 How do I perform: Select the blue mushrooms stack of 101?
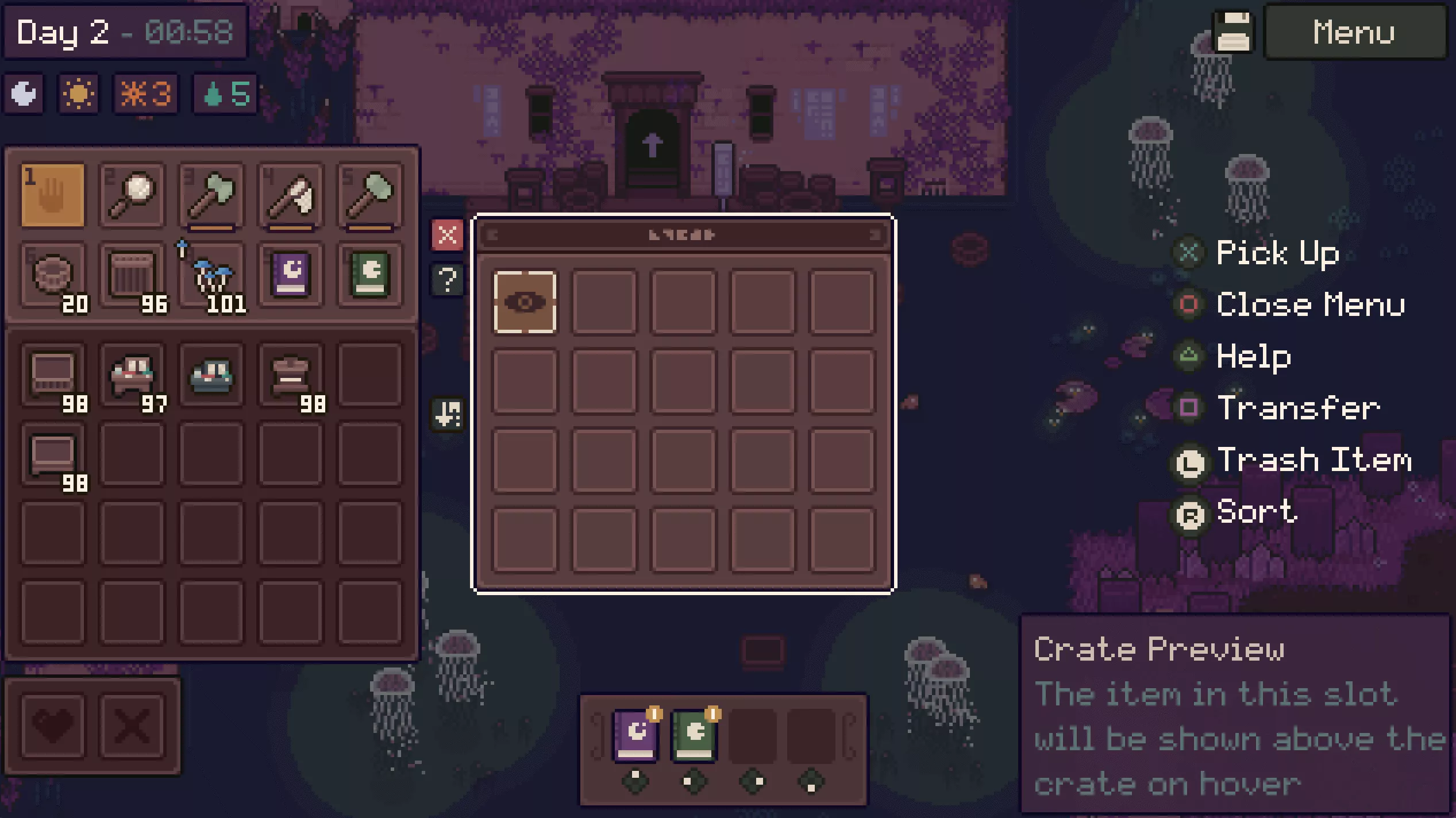211,275
